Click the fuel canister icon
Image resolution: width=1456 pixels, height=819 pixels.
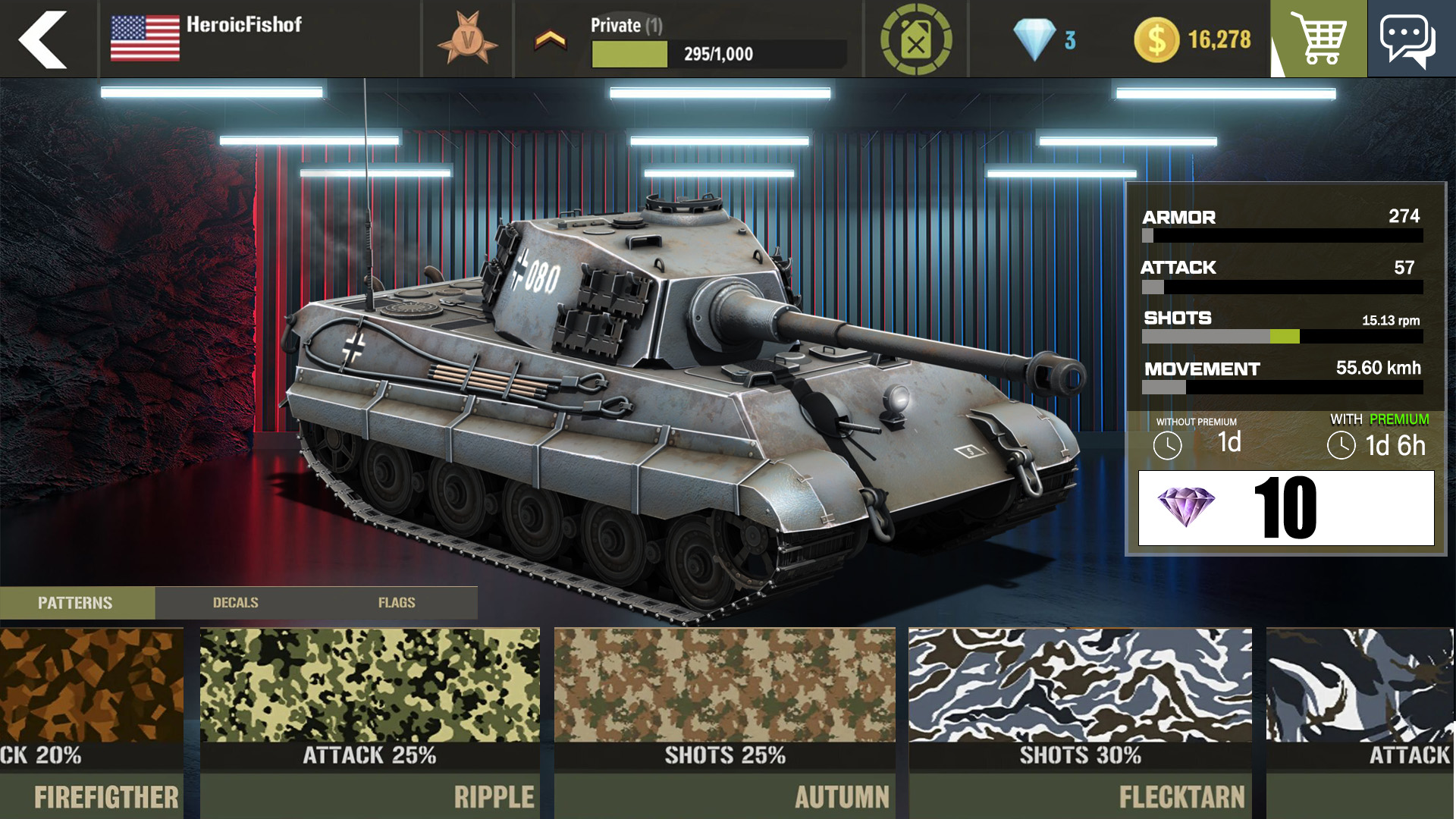(x=913, y=38)
